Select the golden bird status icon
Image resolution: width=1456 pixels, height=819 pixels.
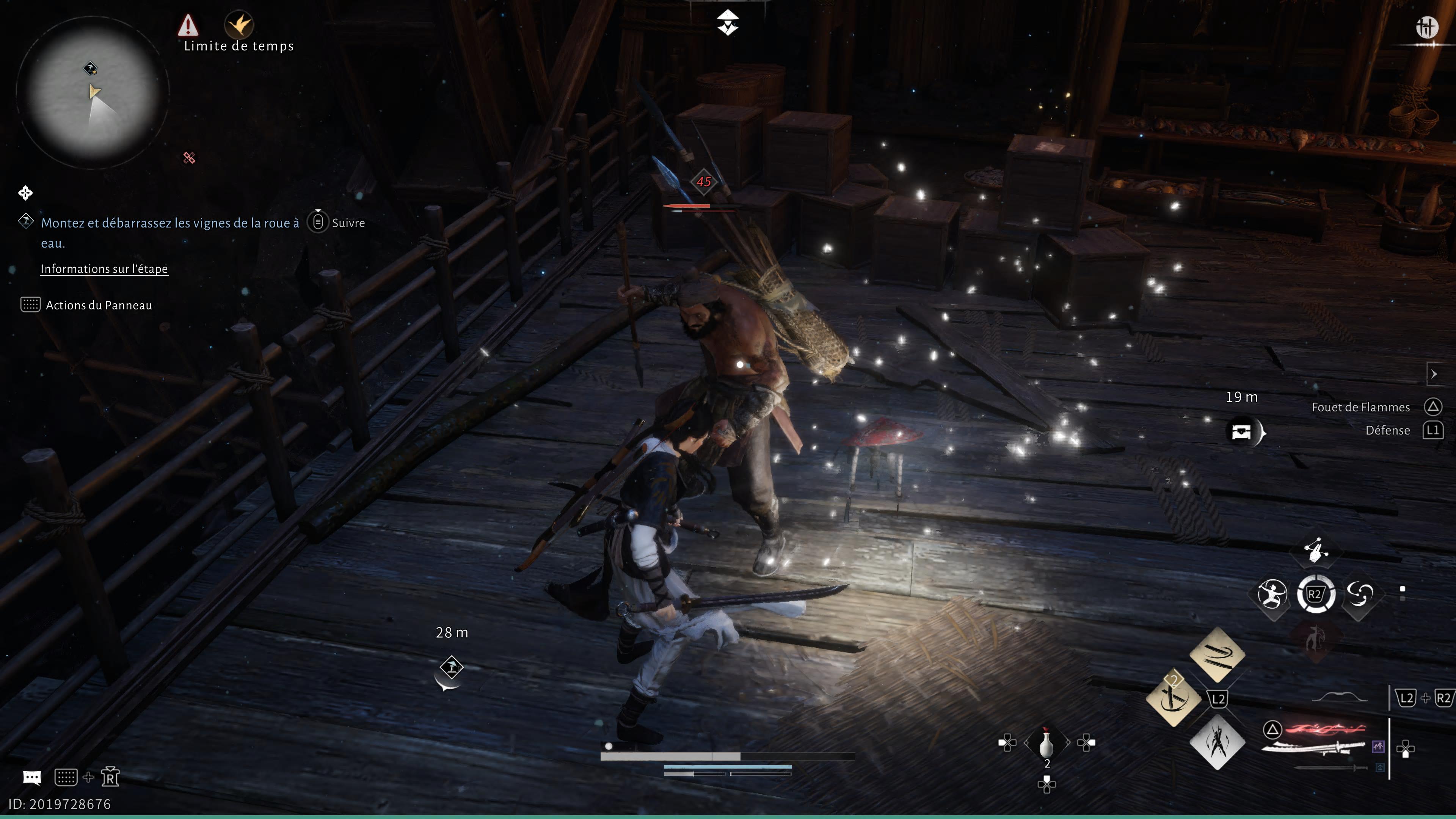pyautogui.click(x=238, y=24)
